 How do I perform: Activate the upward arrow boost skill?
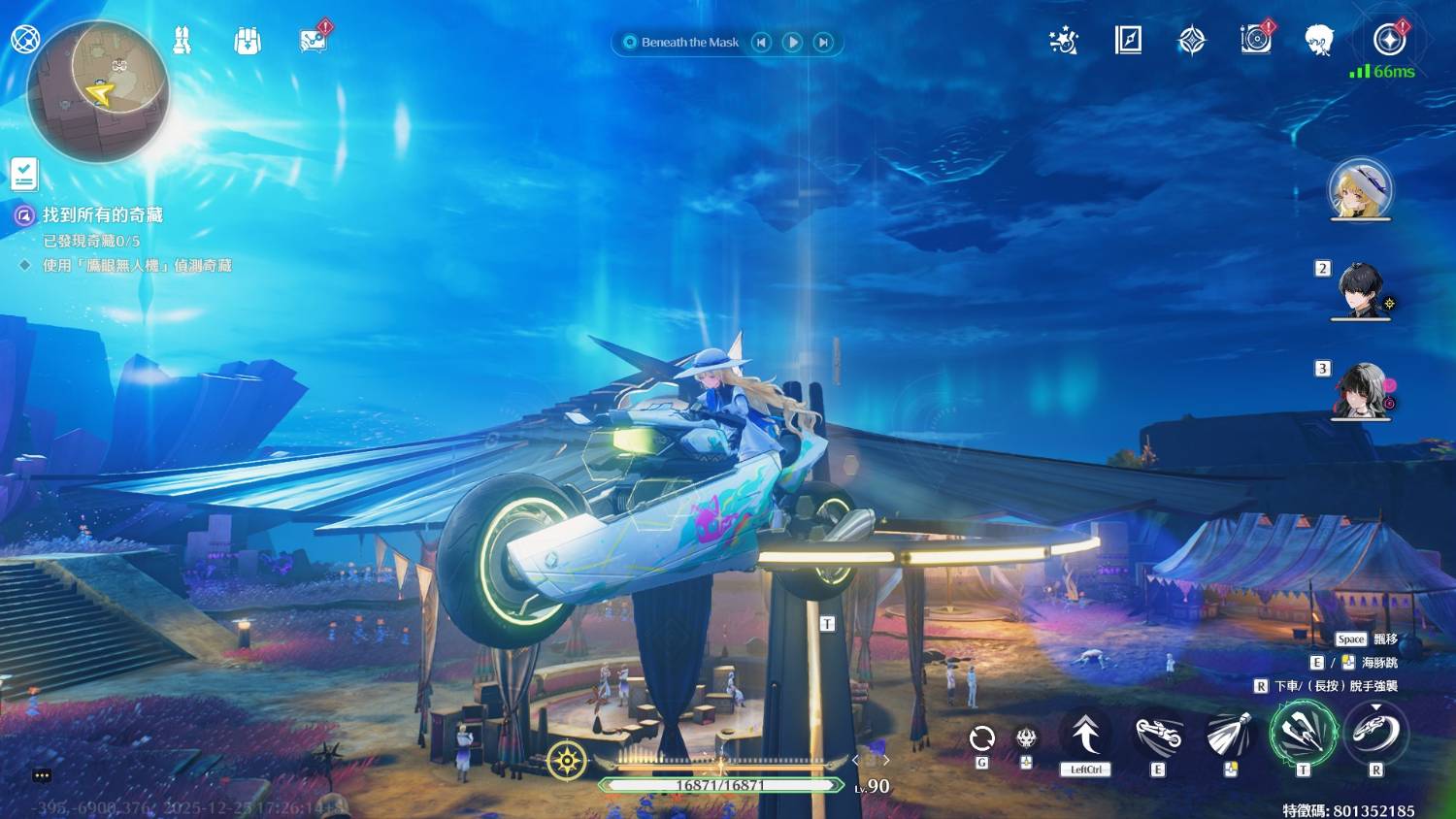(x=1085, y=735)
